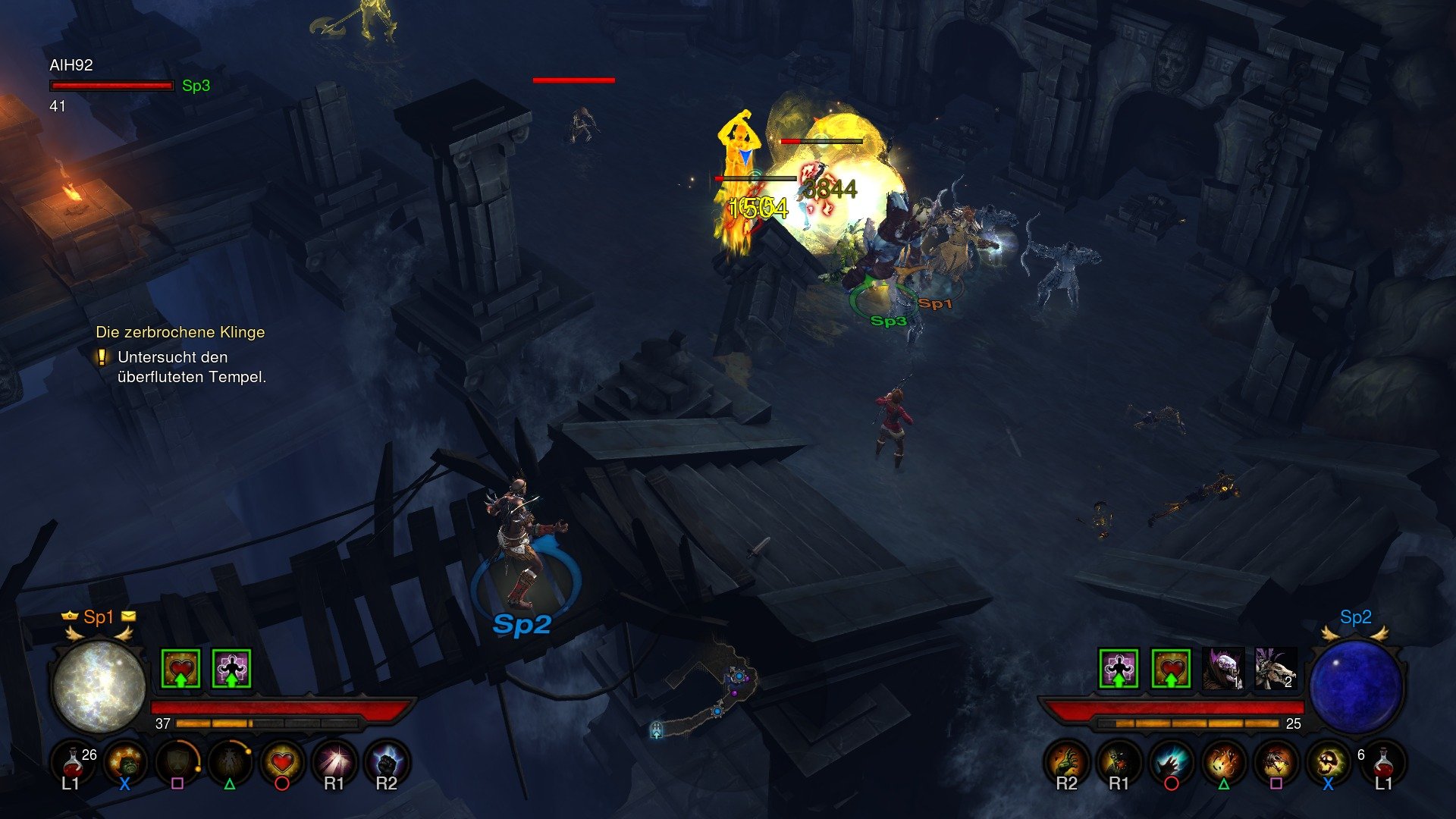Click Sp1's yellow experience bar
The height and width of the screenshot is (819, 1456).
click(x=216, y=723)
